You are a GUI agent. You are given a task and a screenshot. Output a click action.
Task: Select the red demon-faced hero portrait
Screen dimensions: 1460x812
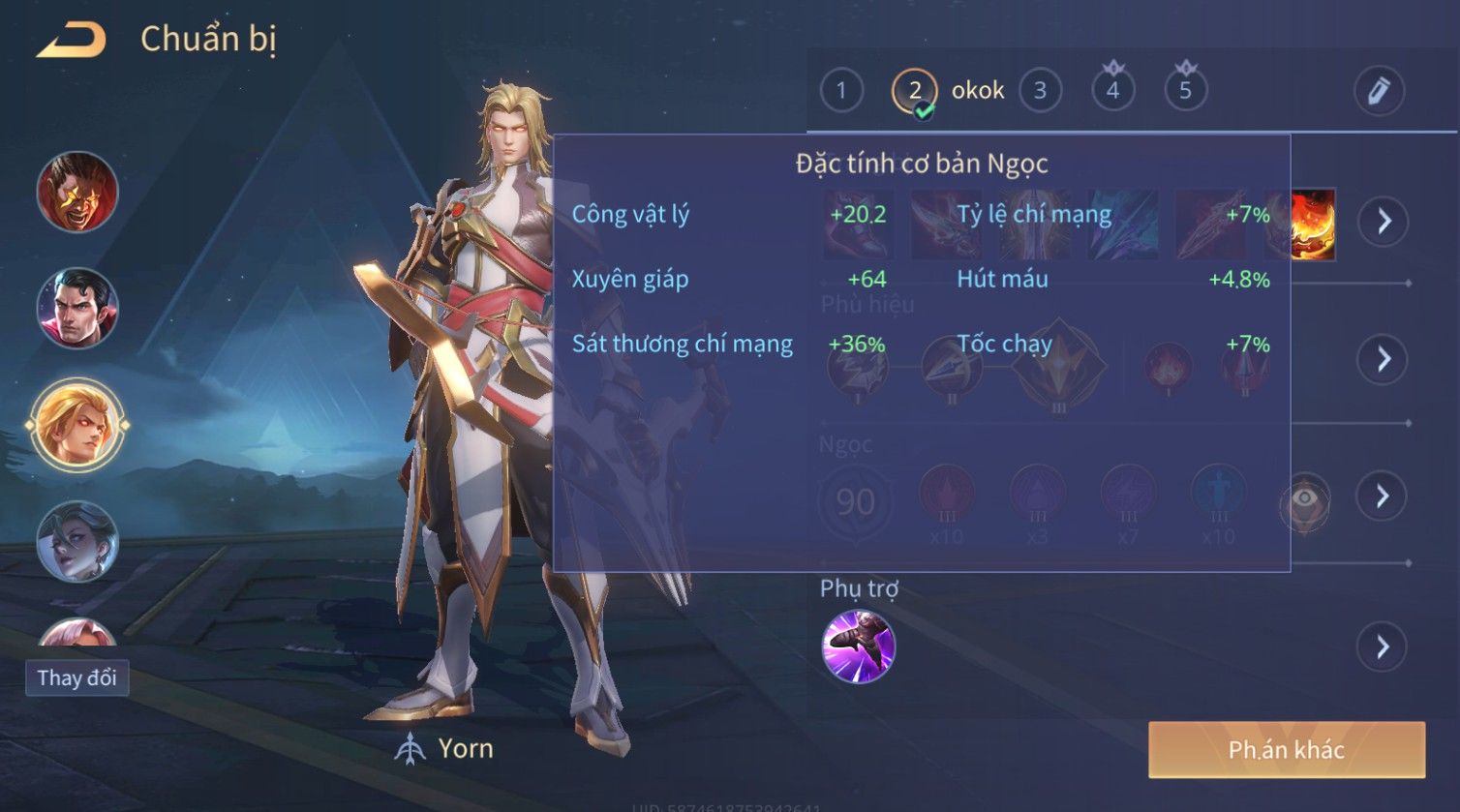[77, 192]
